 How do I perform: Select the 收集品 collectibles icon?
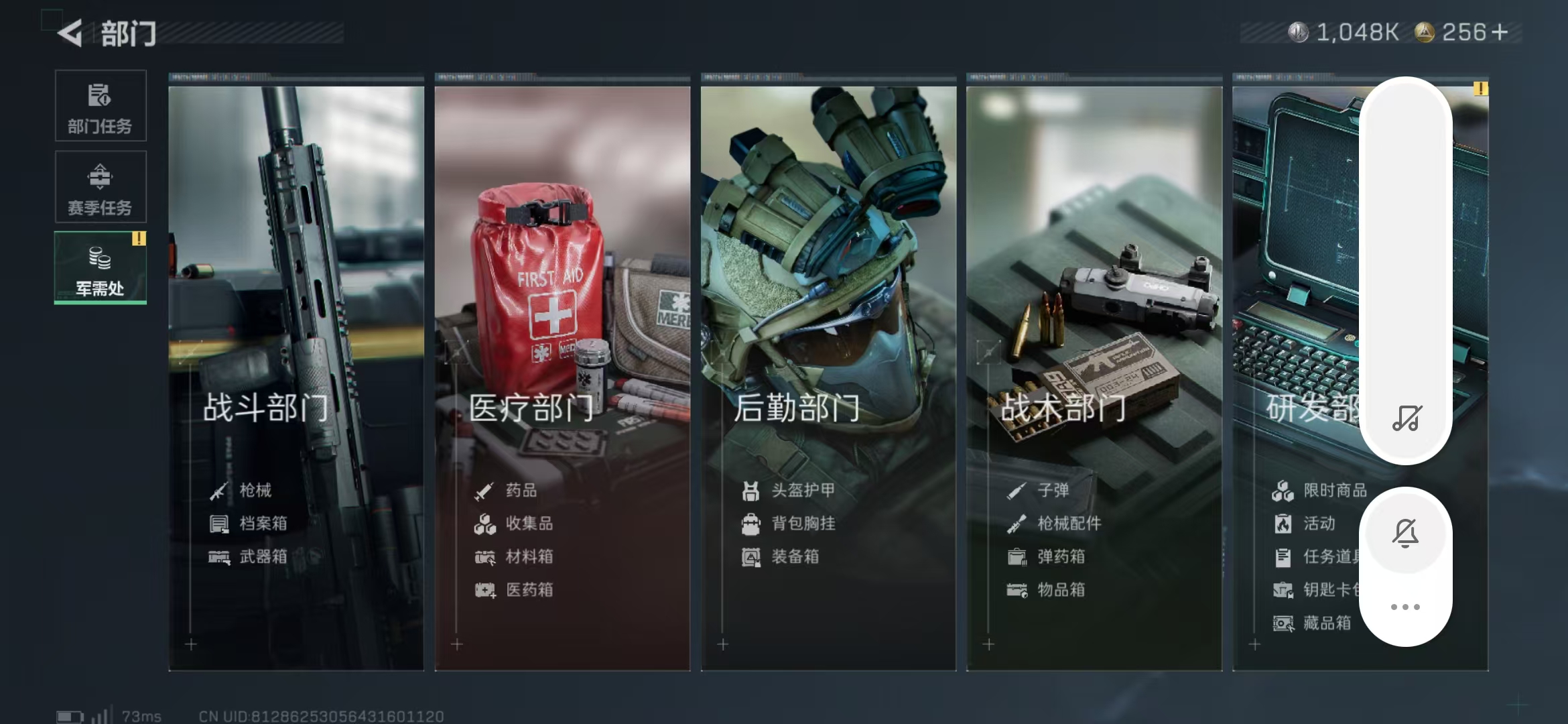[x=484, y=524]
